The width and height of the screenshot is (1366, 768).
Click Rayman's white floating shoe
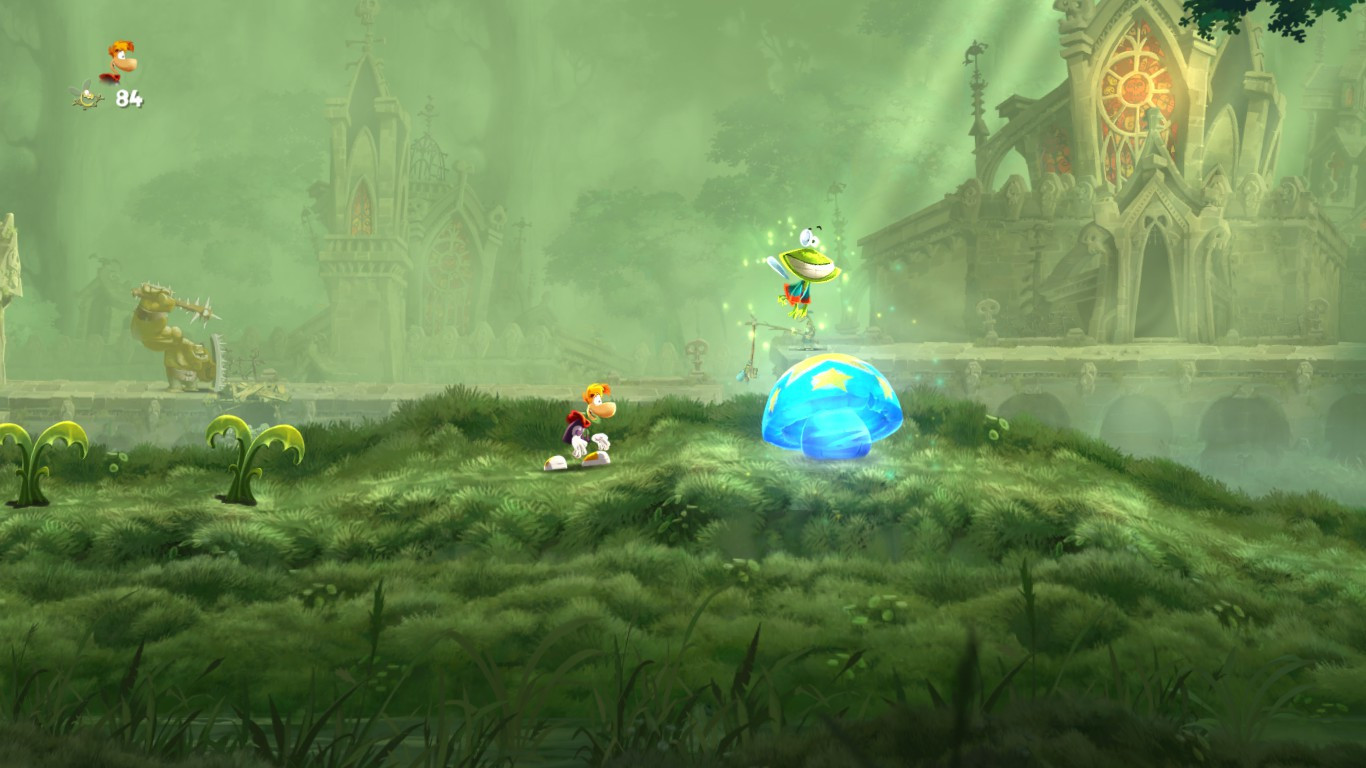click(x=554, y=462)
